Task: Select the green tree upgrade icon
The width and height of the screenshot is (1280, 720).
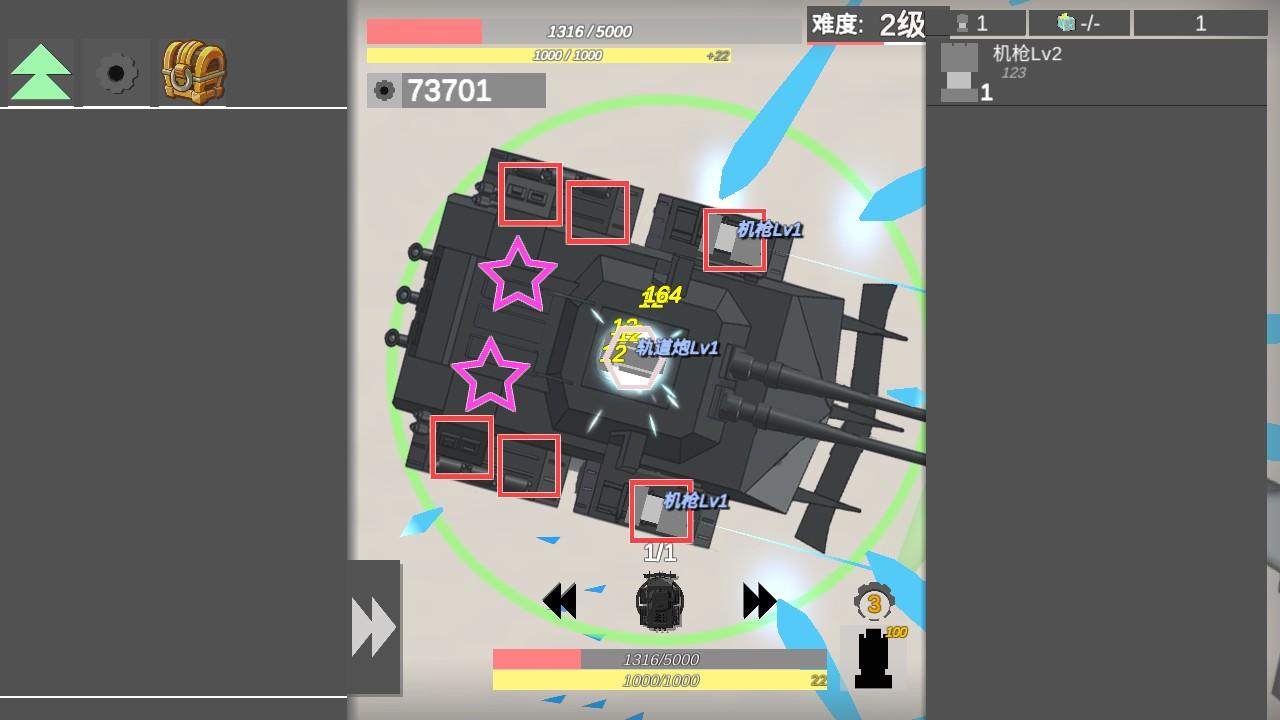Action: pos(39,71)
